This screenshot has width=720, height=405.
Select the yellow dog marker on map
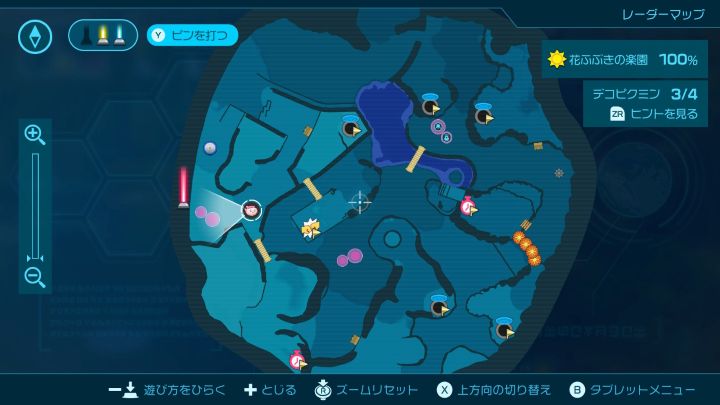pos(309,229)
